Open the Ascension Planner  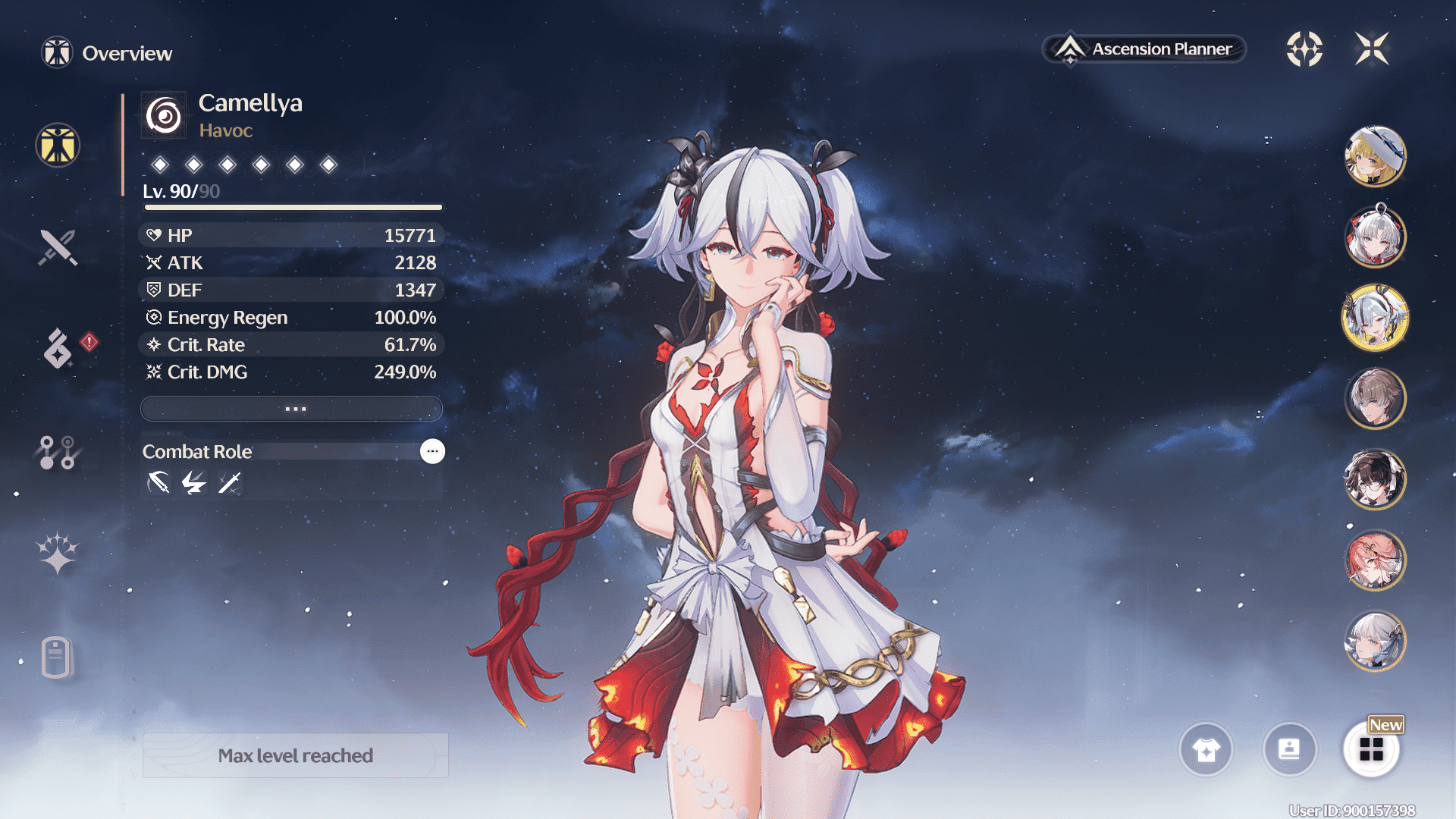pos(1145,49)
